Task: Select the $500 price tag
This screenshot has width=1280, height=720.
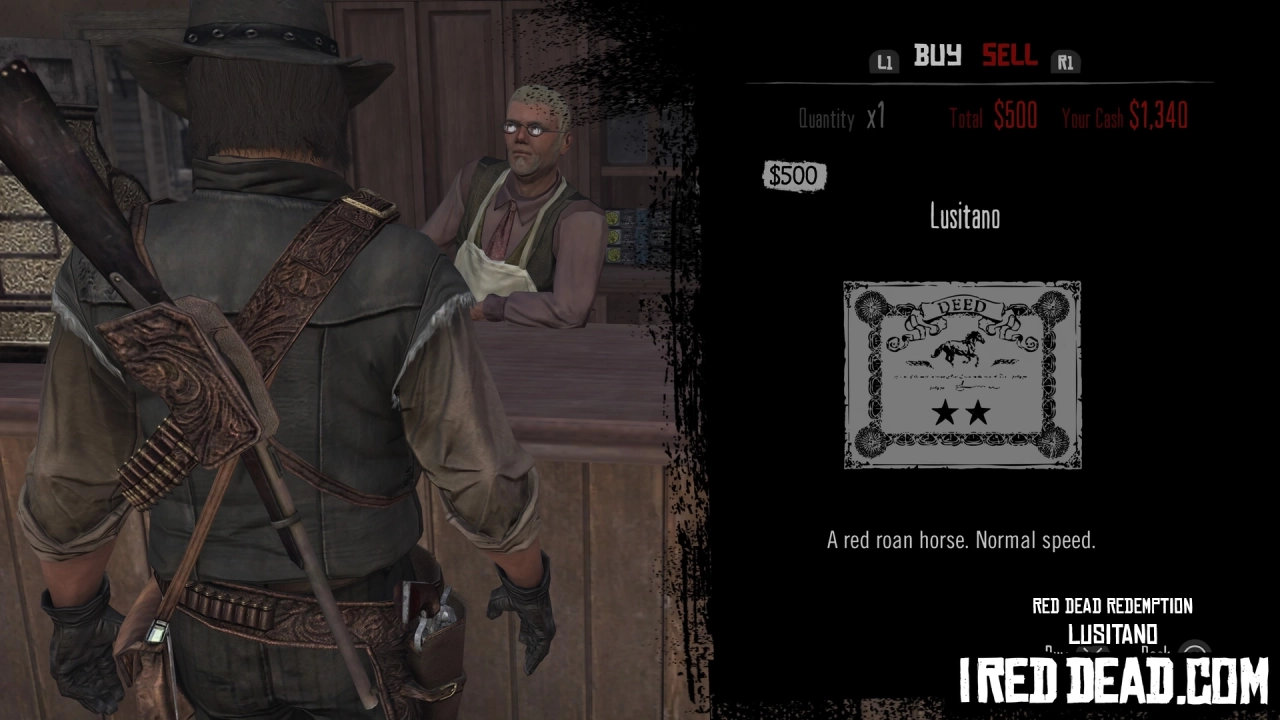Action: coord(794,175)
